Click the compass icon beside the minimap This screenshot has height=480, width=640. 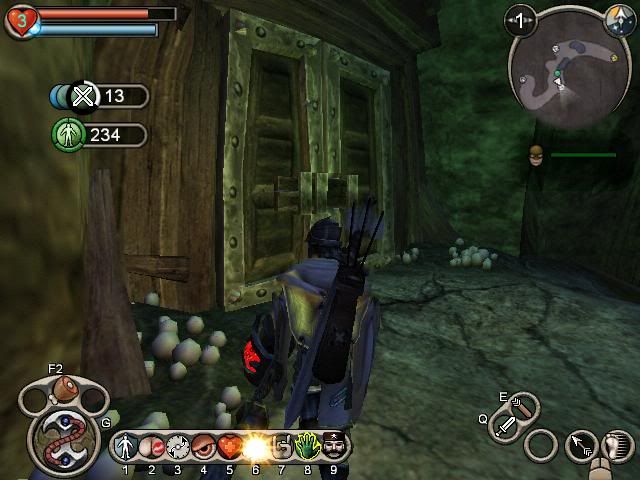click(x=616, y=16)
